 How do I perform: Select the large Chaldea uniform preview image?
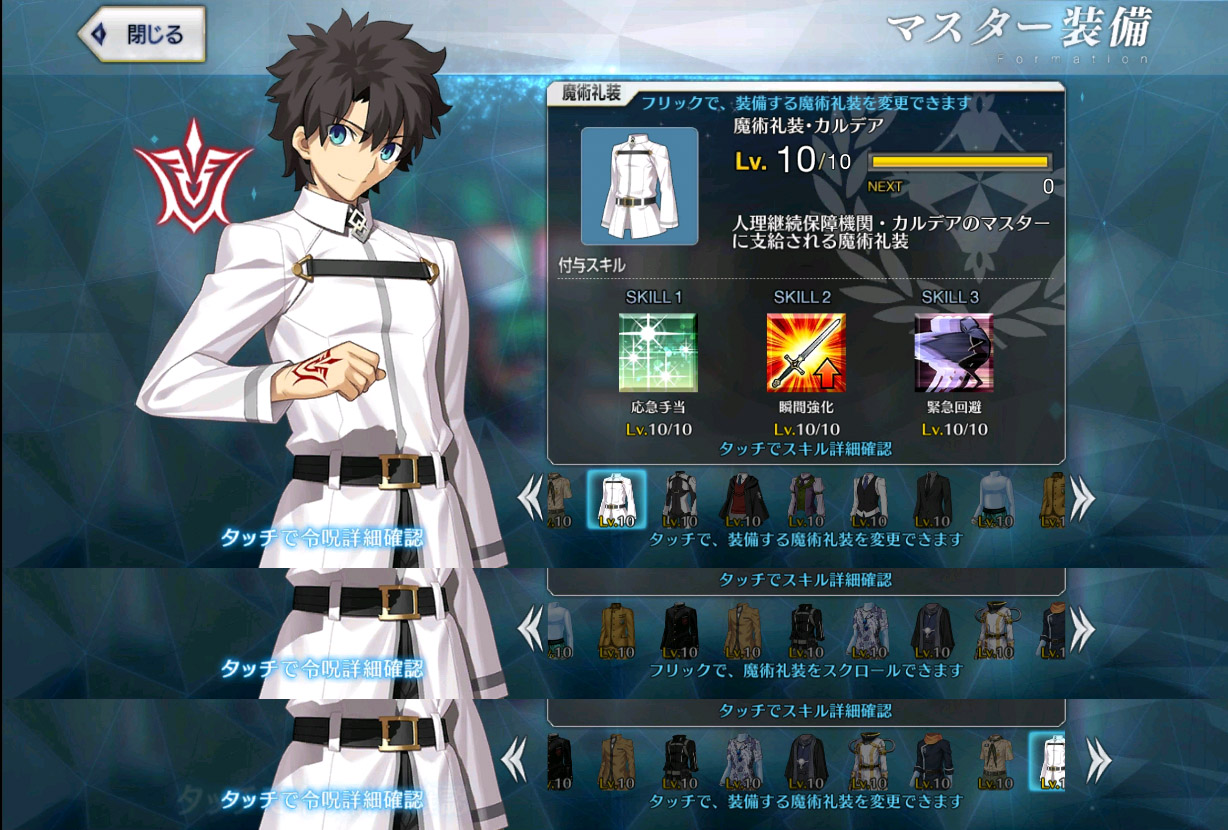click(x=640, y=186)
